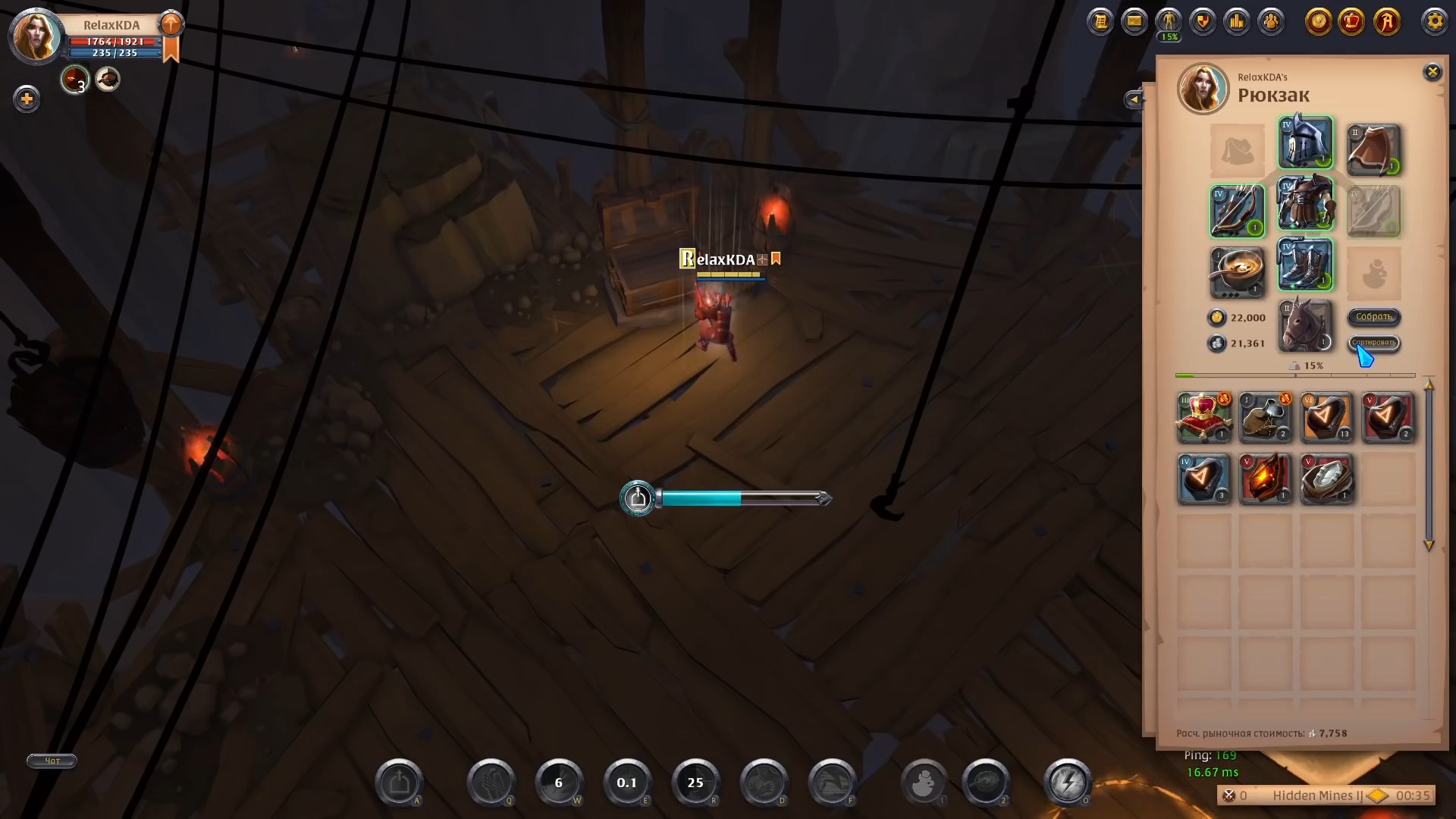Open the social party icon
This screenshot has width=1456, height=819.
(1271, 21)
